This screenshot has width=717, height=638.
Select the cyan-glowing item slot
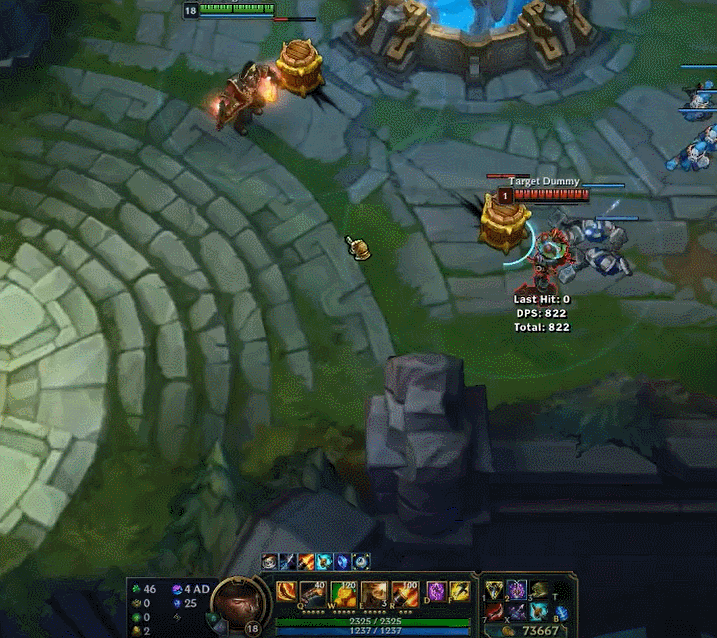(539, 612)
